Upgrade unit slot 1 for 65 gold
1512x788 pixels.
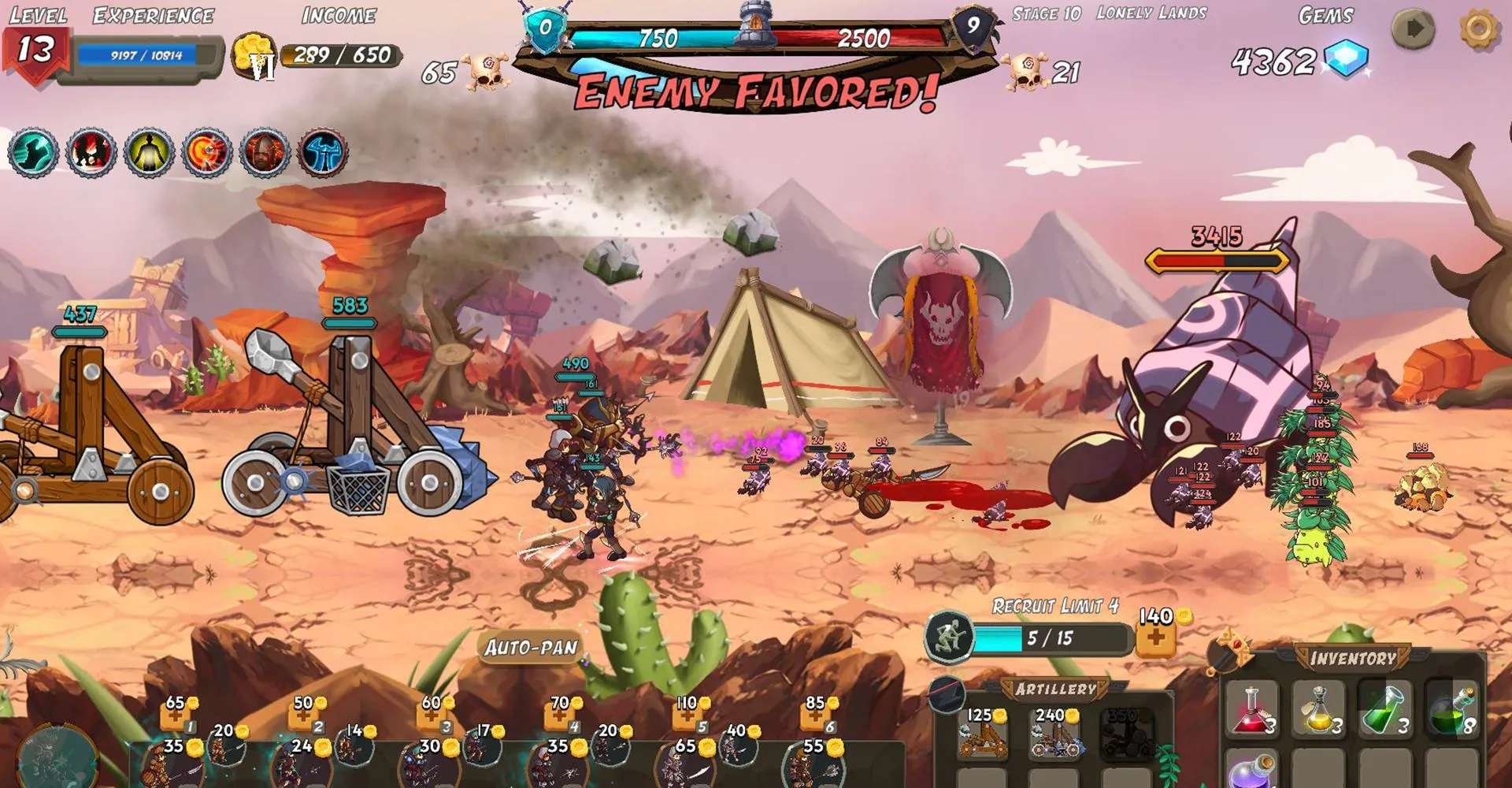click(176, 715)
